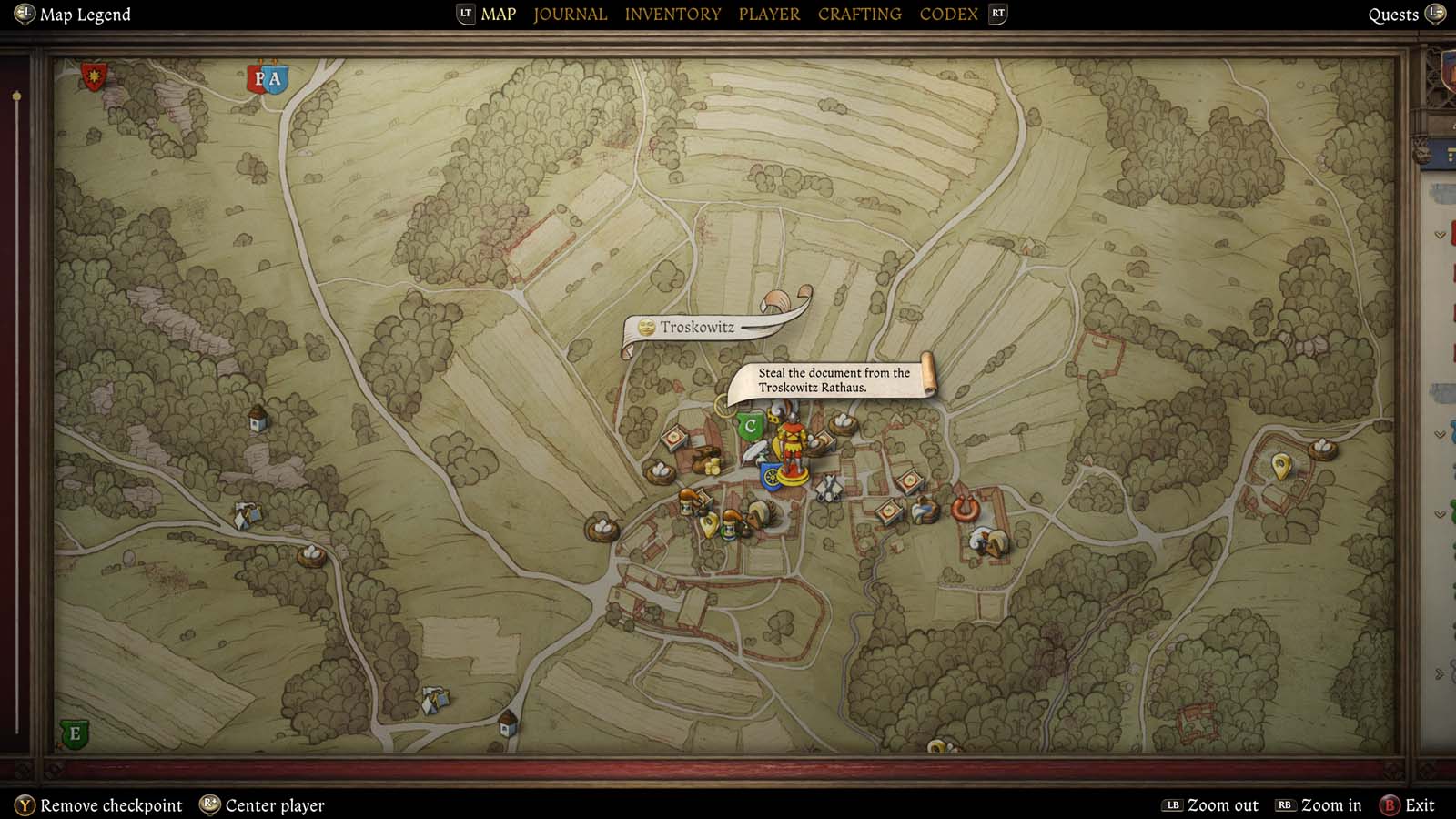This screenshot has width=1456, height=819.
Task: Open the Quests panel via top-right label
Action: coord(1393,14)
